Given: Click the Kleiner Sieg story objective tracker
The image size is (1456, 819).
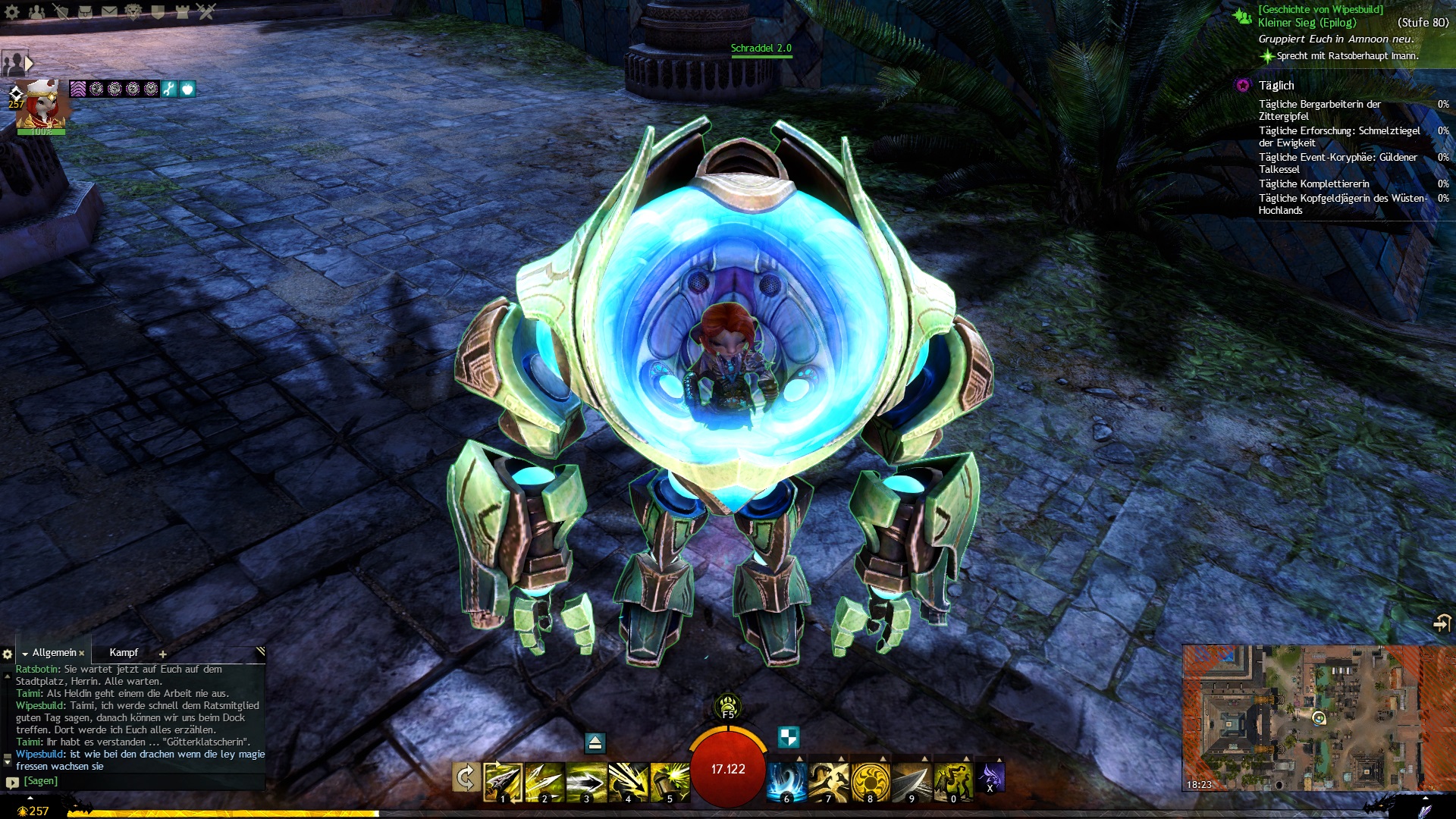Looking at the screenshot, I should coord(1307,23).
